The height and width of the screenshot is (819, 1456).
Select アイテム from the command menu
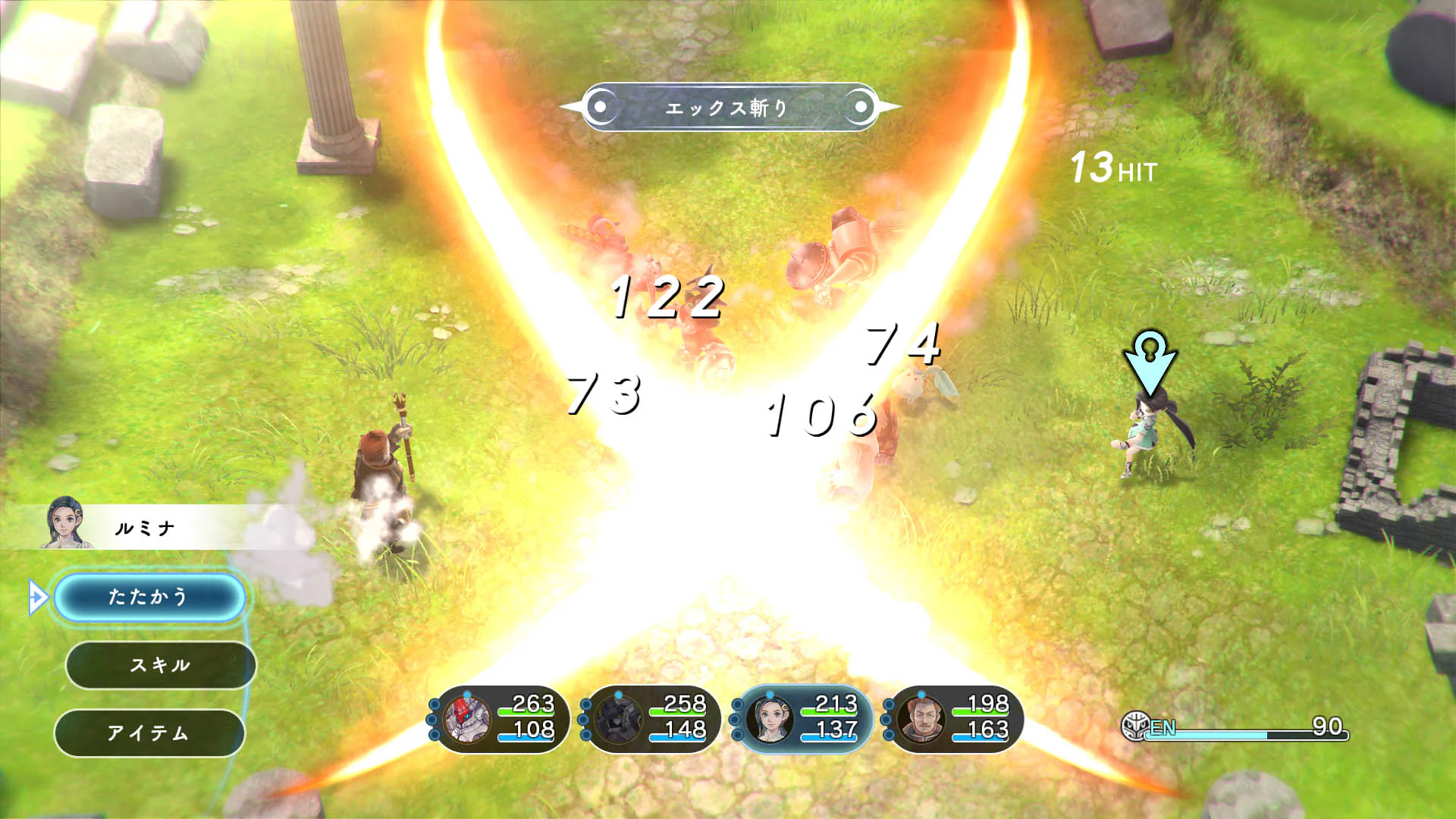click(159, 732)
